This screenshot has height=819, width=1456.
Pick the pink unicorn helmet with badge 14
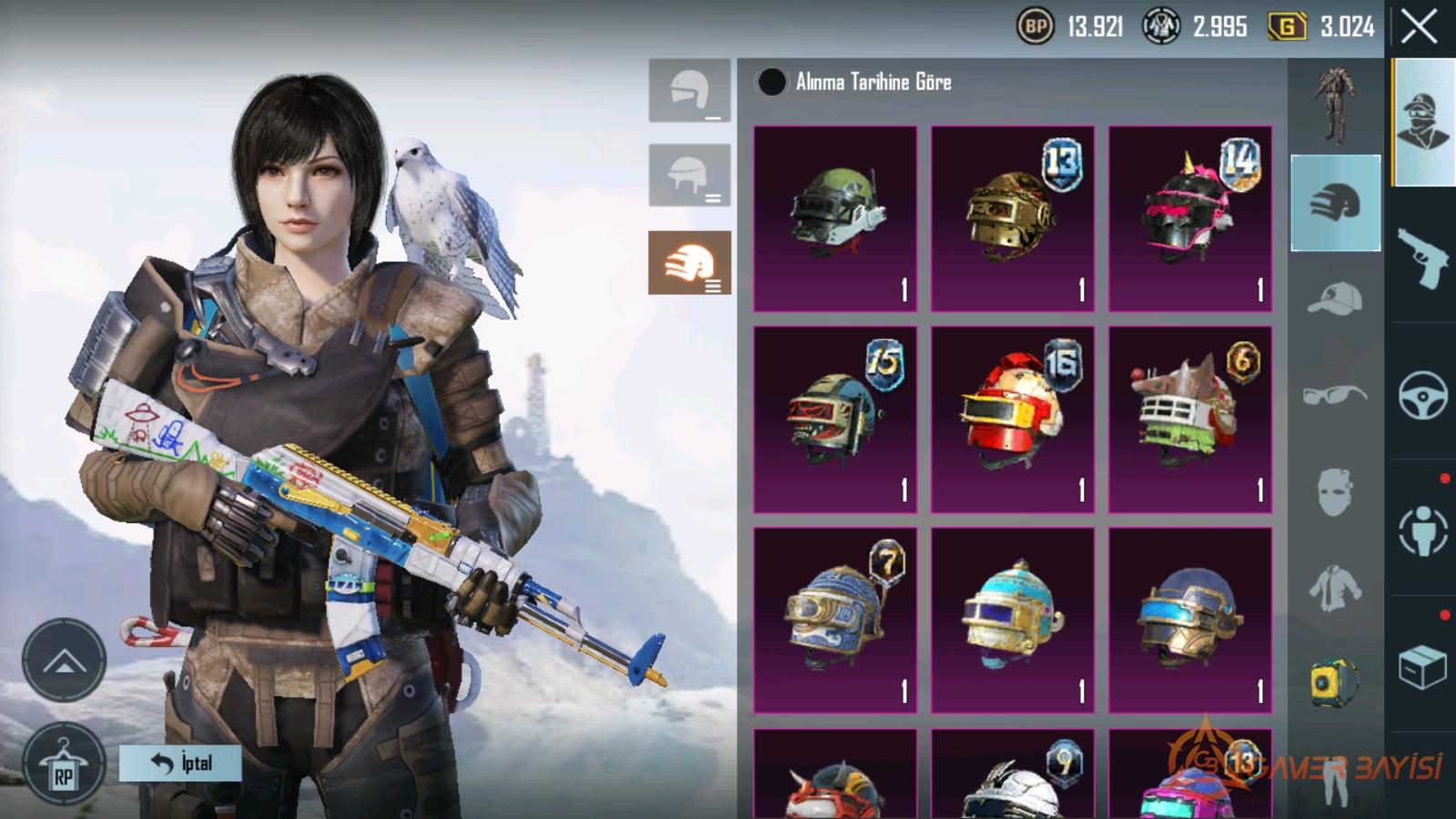[1189, 218]
